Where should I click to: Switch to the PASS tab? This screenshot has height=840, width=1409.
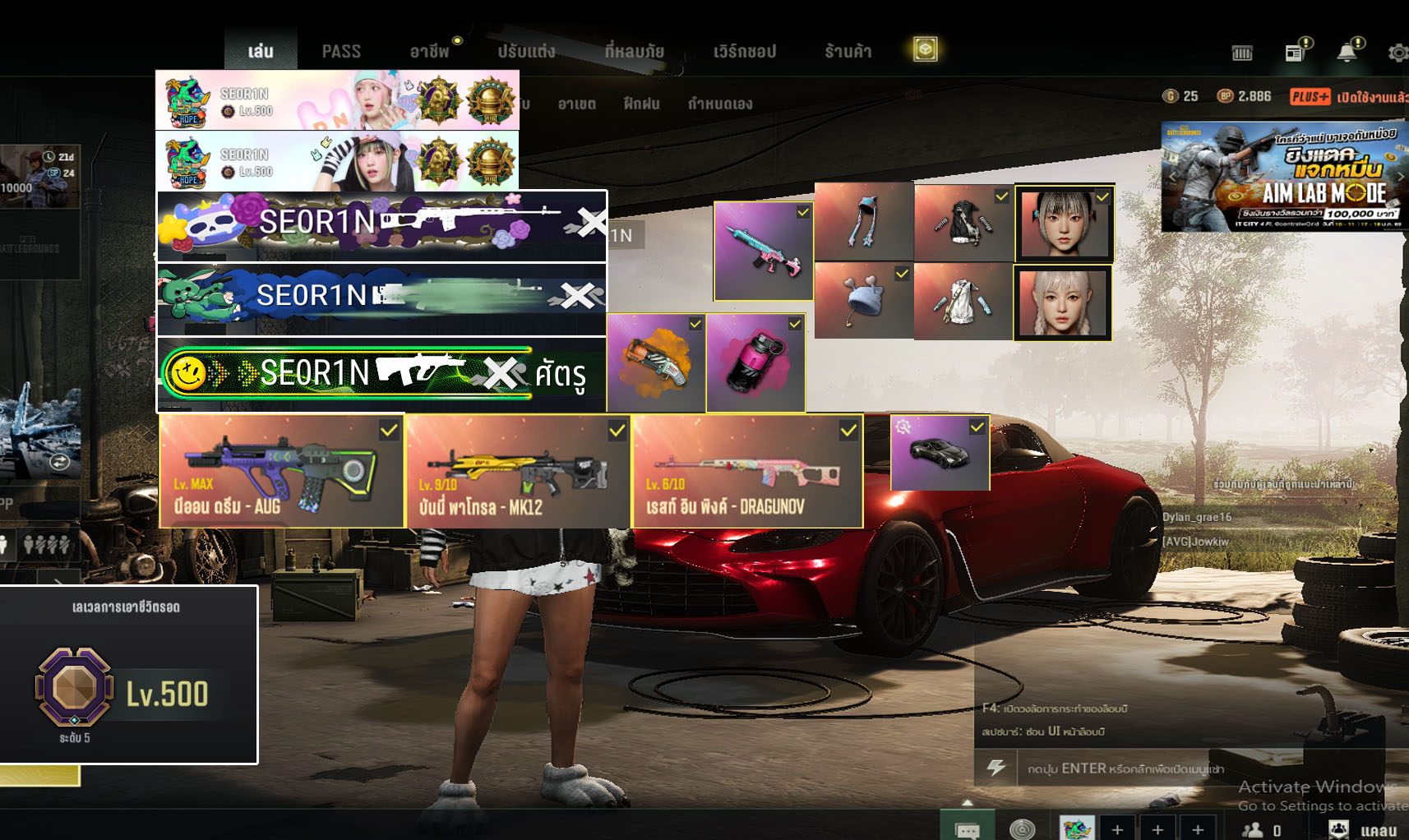[x=341, y=51]
